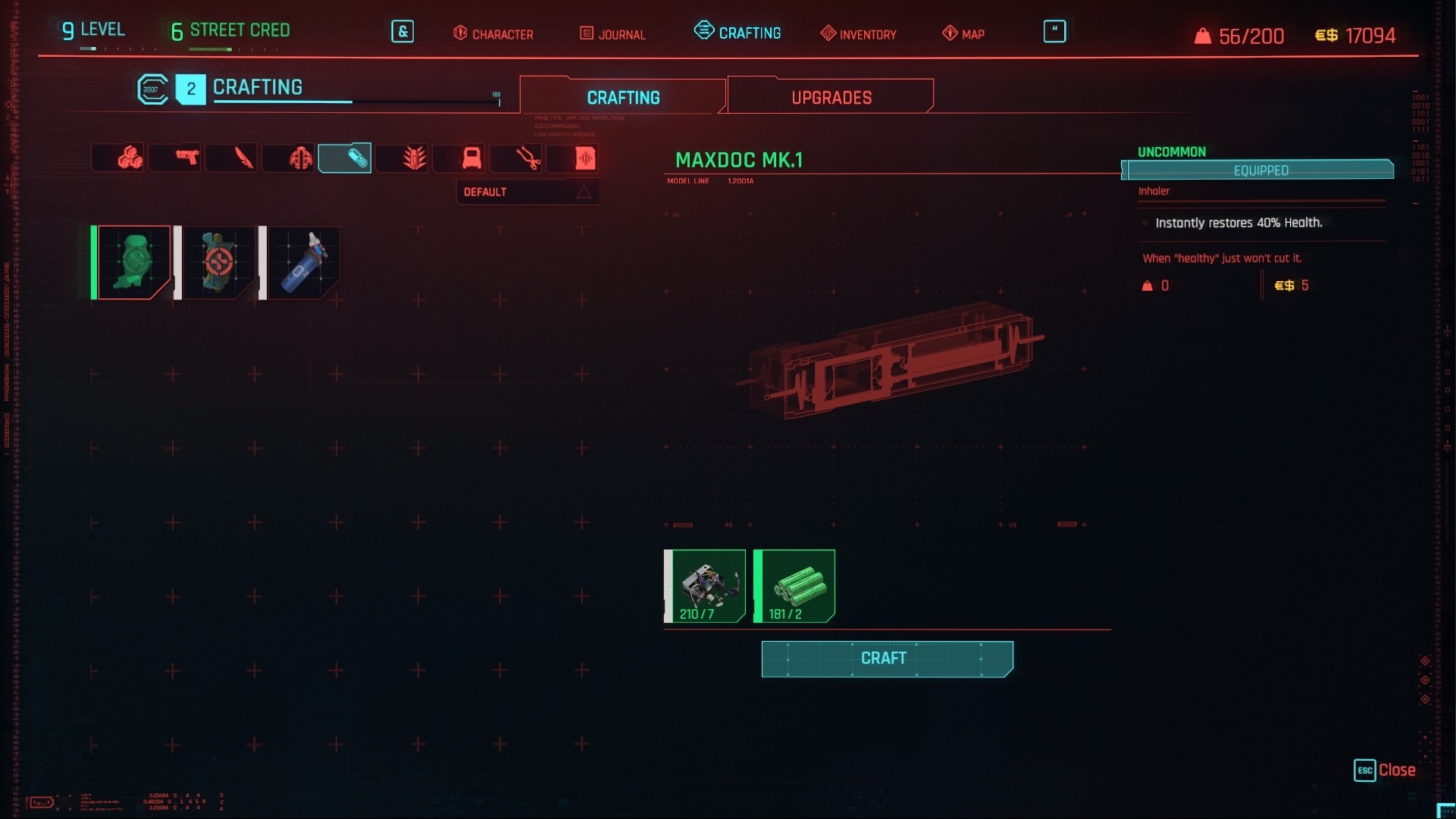Go to the Inventory menu

(x=858, y=34)
